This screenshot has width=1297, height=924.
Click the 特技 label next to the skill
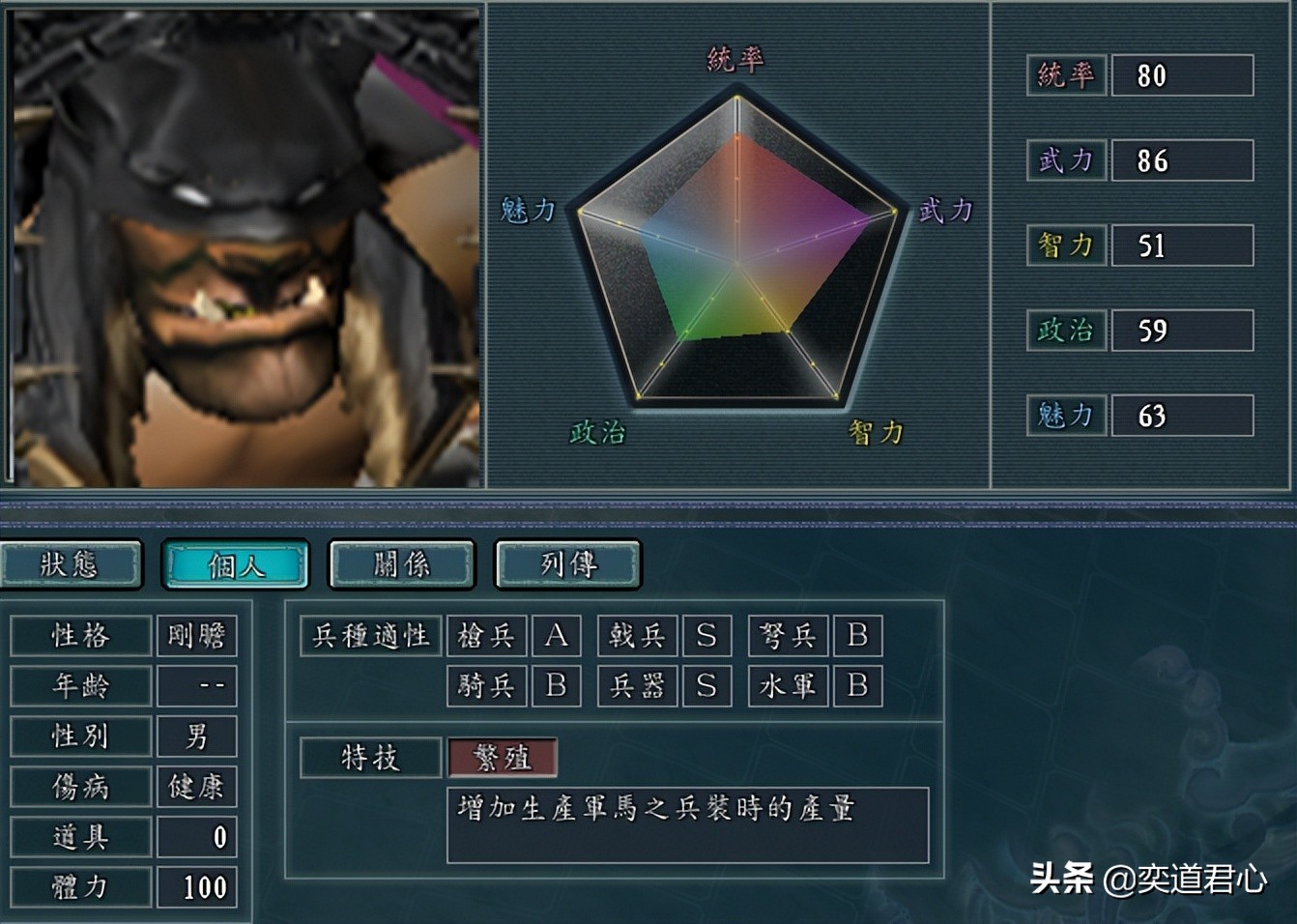click(370, 758)
